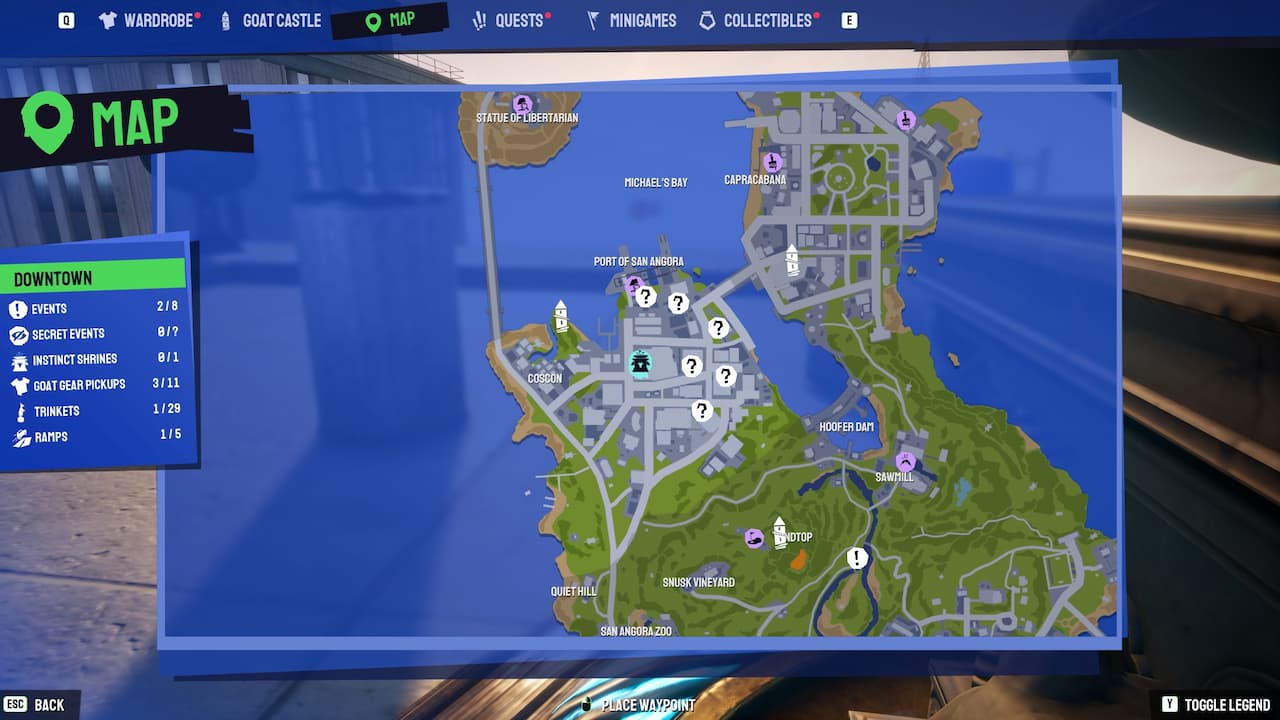Select the Ramps icon in the legend
This screenshot has height=720, width=1280.
pyautogui.click(x=17, y=436)
